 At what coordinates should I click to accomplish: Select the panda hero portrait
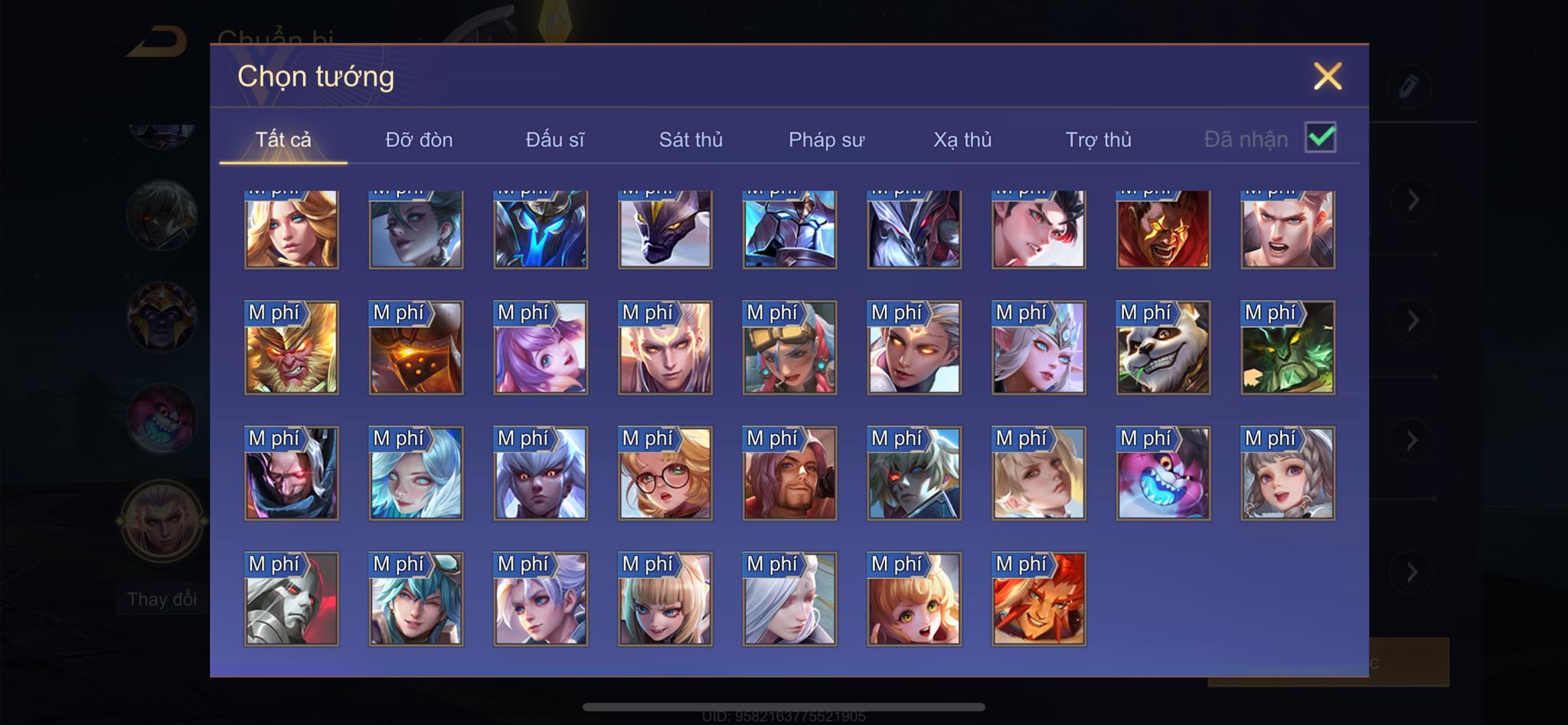tap(1163, 348)
